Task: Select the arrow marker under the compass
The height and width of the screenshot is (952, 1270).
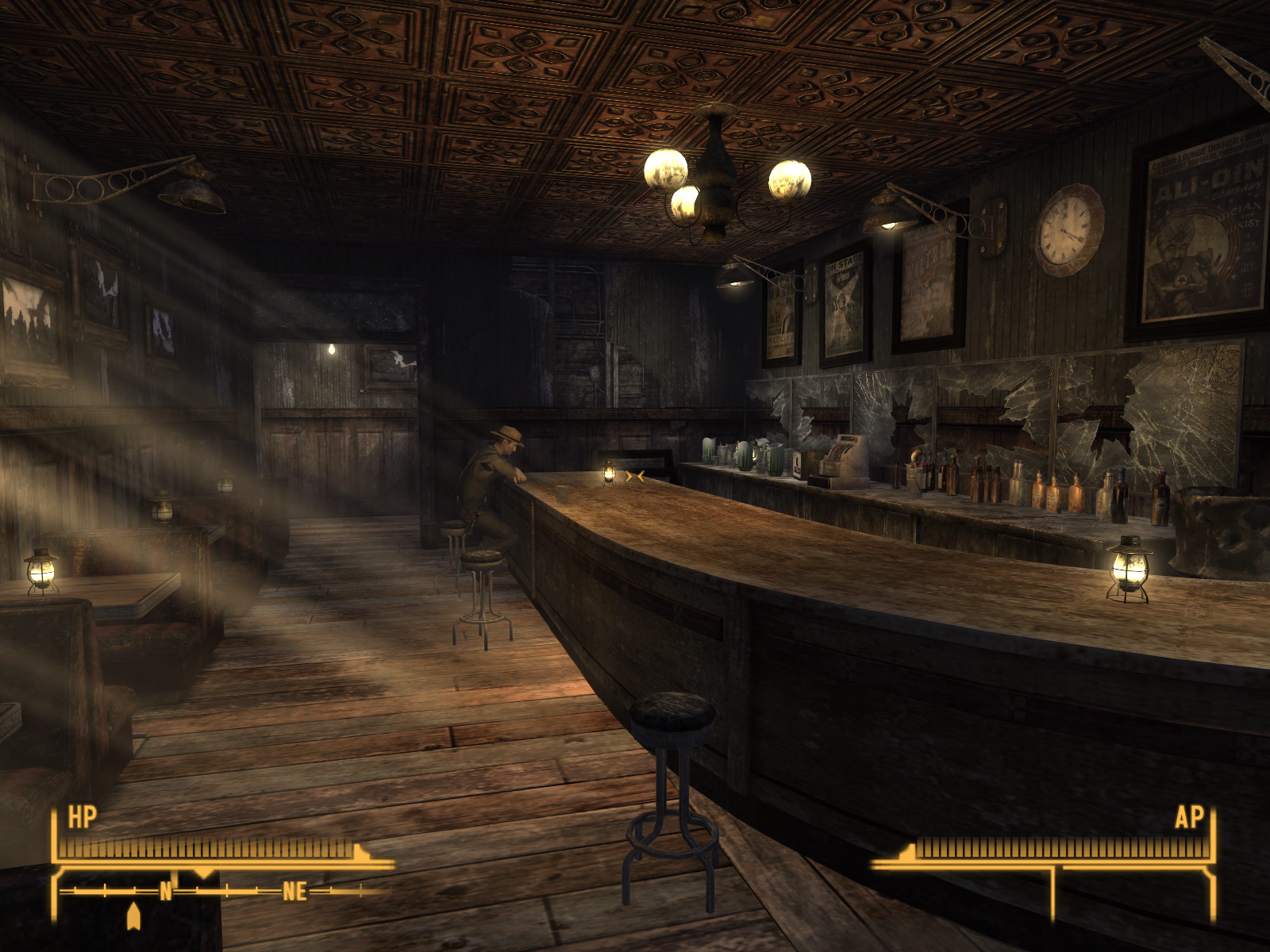Action: pos(133,916)
